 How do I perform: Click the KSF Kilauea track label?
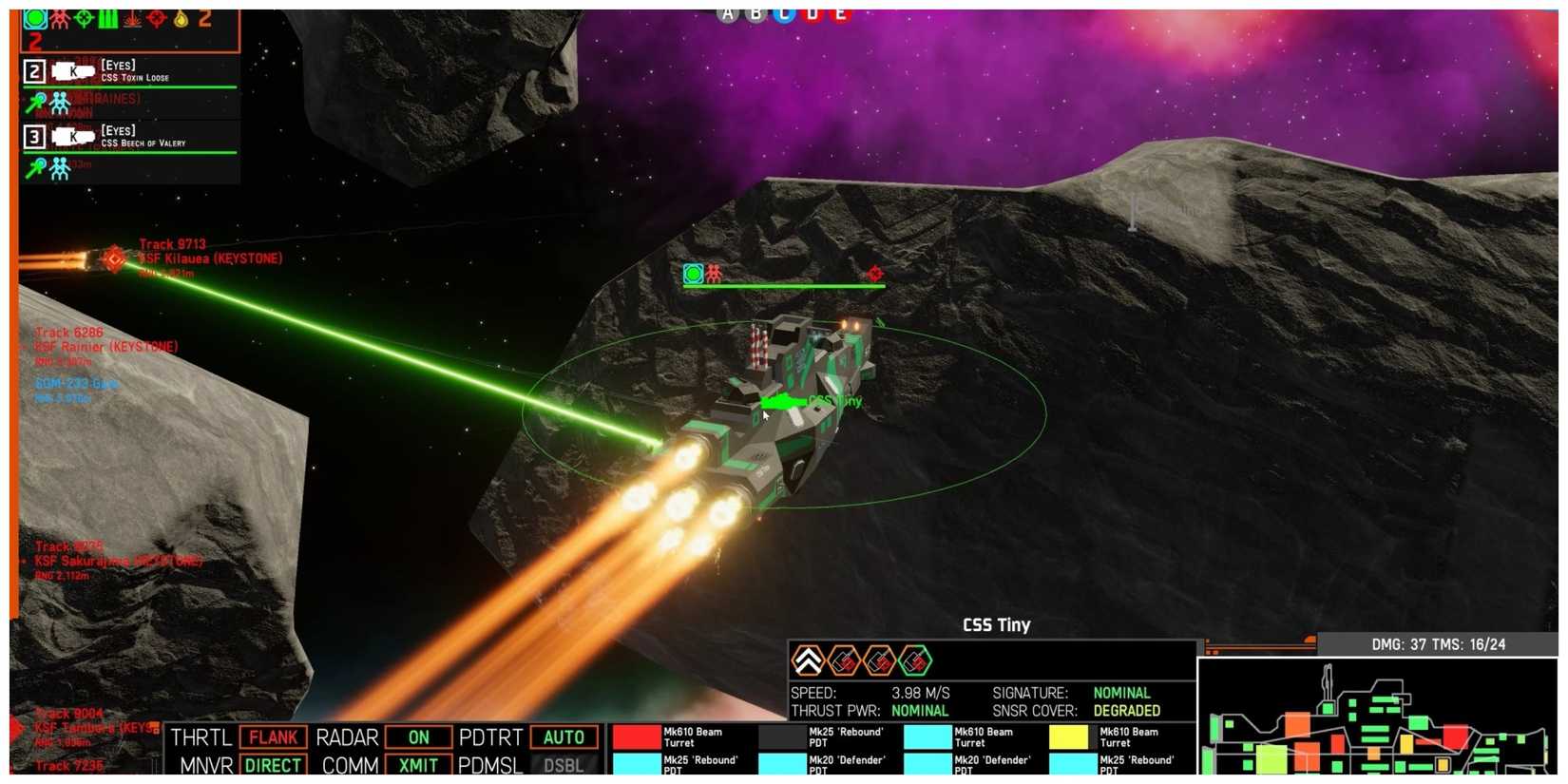211,258
